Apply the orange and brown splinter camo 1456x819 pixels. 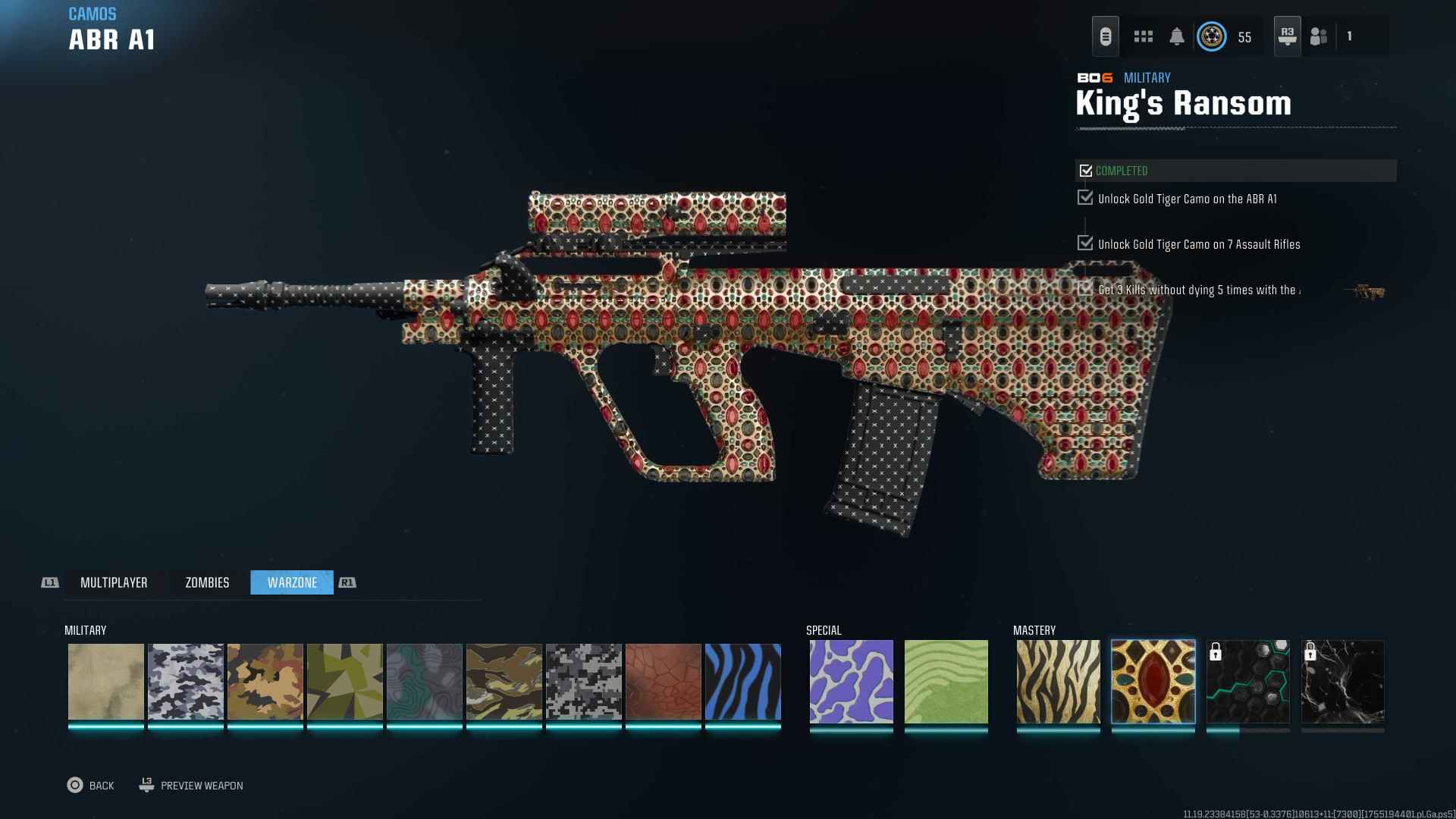point(265,682)
